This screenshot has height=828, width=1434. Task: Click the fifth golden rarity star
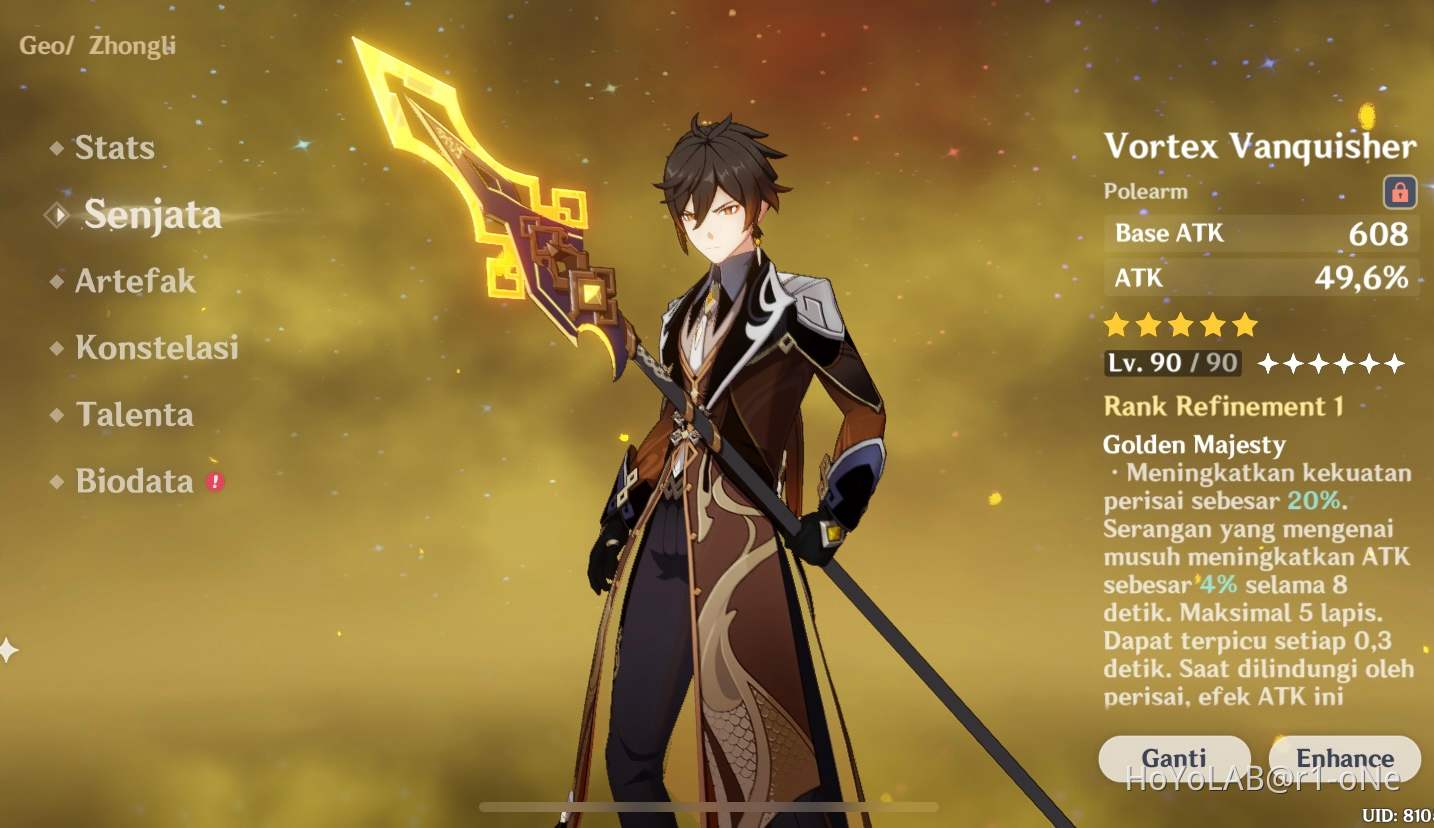[x=1243, y=325]
